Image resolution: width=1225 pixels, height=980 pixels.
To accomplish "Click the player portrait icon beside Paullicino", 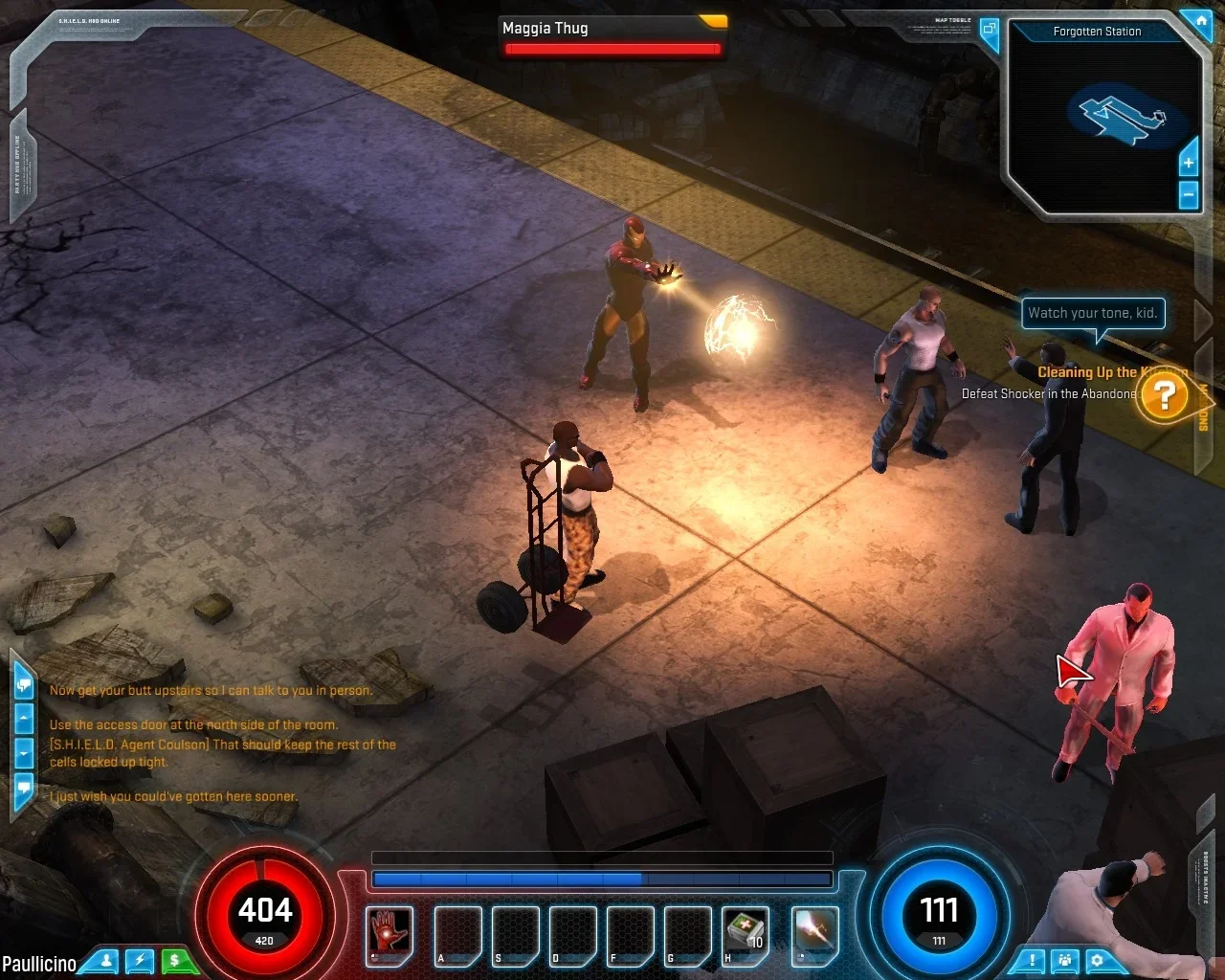I will (x=104, y=961).
